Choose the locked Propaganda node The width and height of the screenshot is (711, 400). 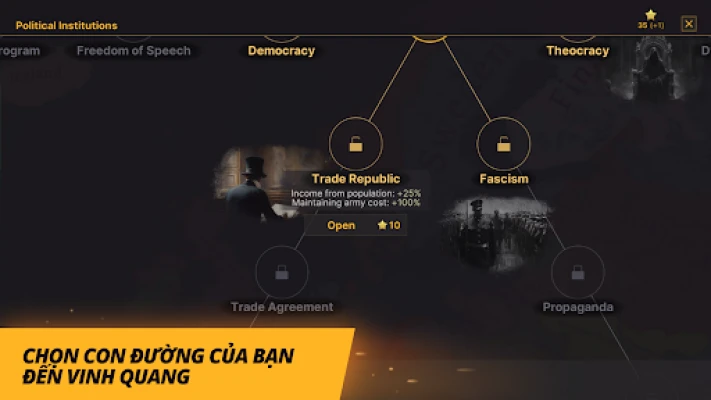577,272
